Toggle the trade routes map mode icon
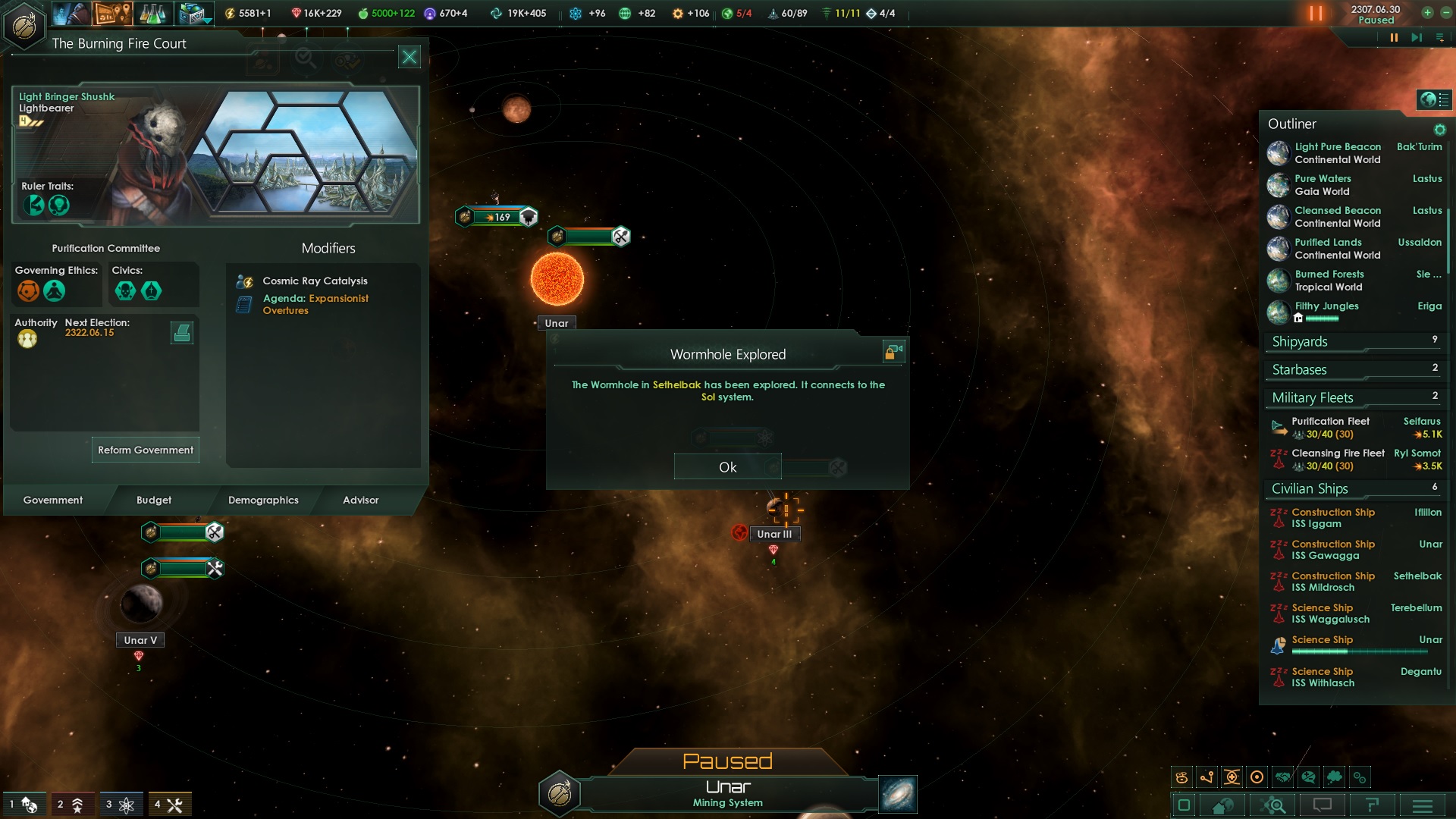The image size is (1456, 819). click(1207, 777)
